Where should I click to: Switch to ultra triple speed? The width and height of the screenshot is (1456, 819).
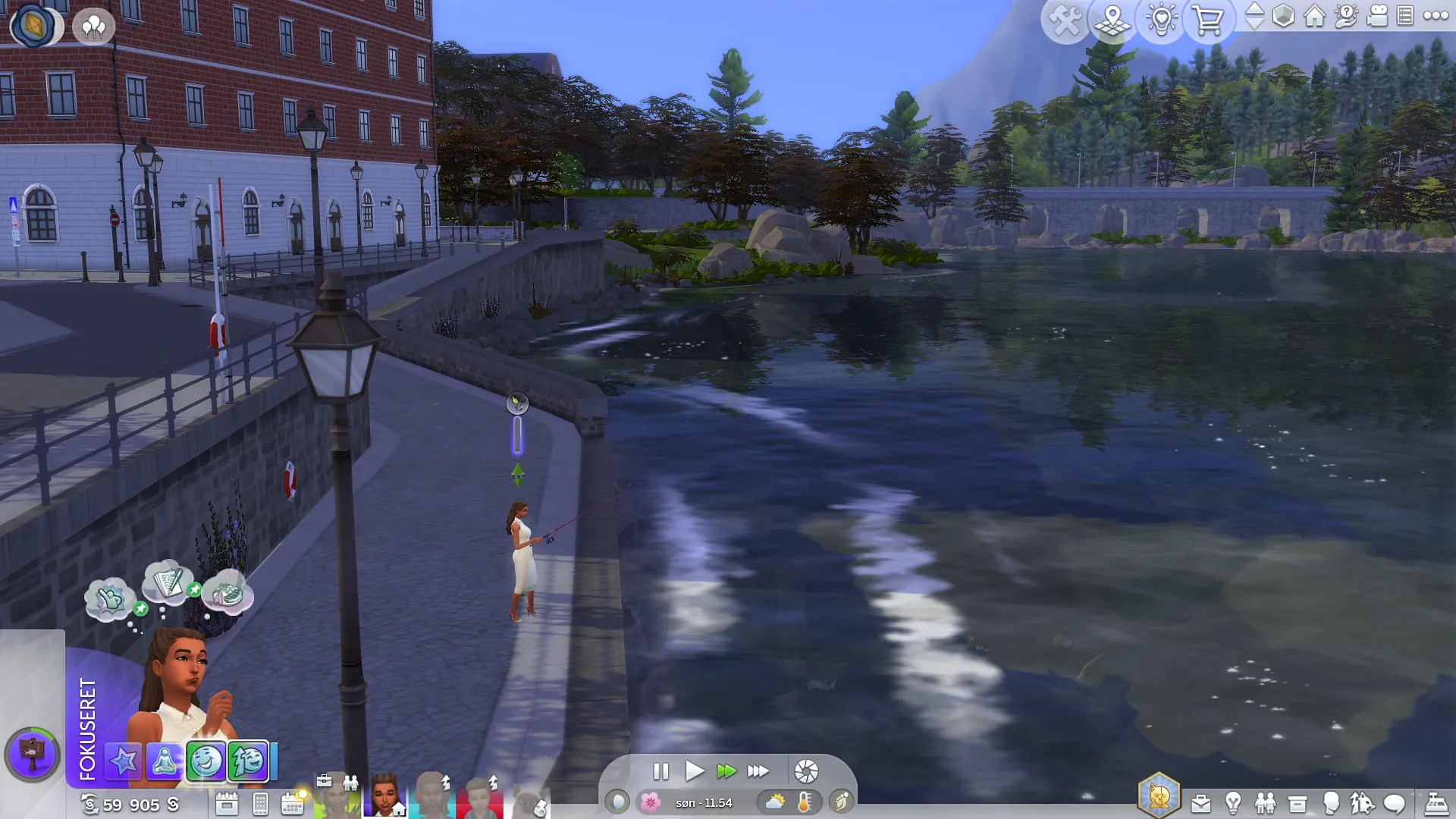point(758,771)
